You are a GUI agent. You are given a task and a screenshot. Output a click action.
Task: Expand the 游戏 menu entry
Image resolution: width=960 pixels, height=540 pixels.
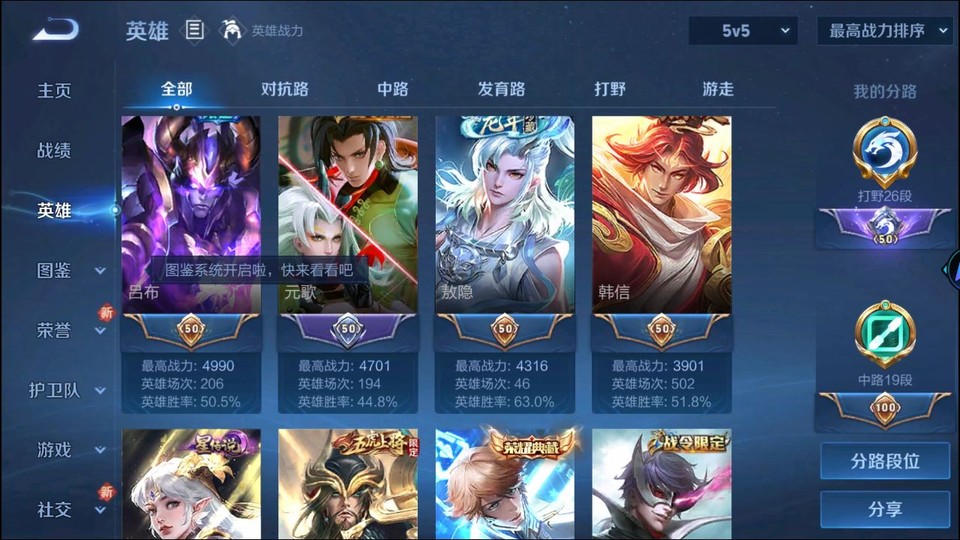click(70, 450)
